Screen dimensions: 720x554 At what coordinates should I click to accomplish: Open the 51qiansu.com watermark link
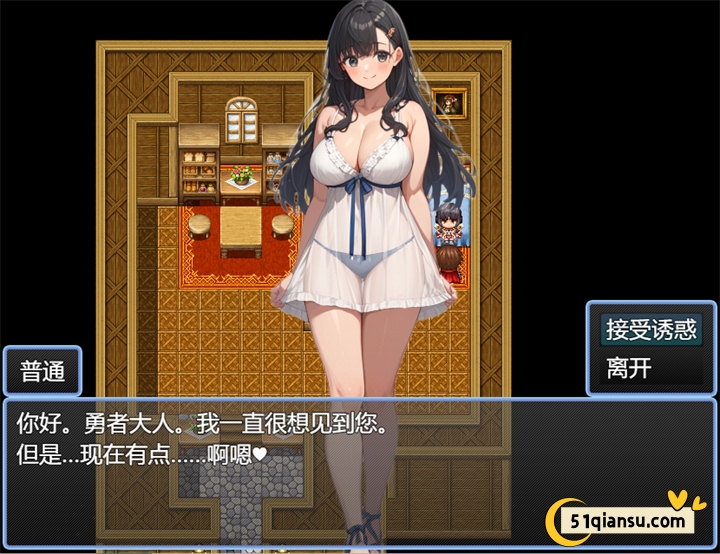click(629, 520)
